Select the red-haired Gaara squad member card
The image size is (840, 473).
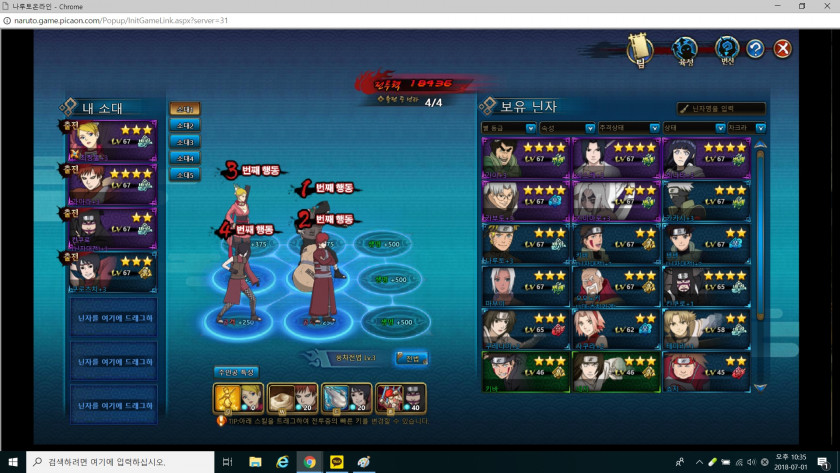(112, 183)
